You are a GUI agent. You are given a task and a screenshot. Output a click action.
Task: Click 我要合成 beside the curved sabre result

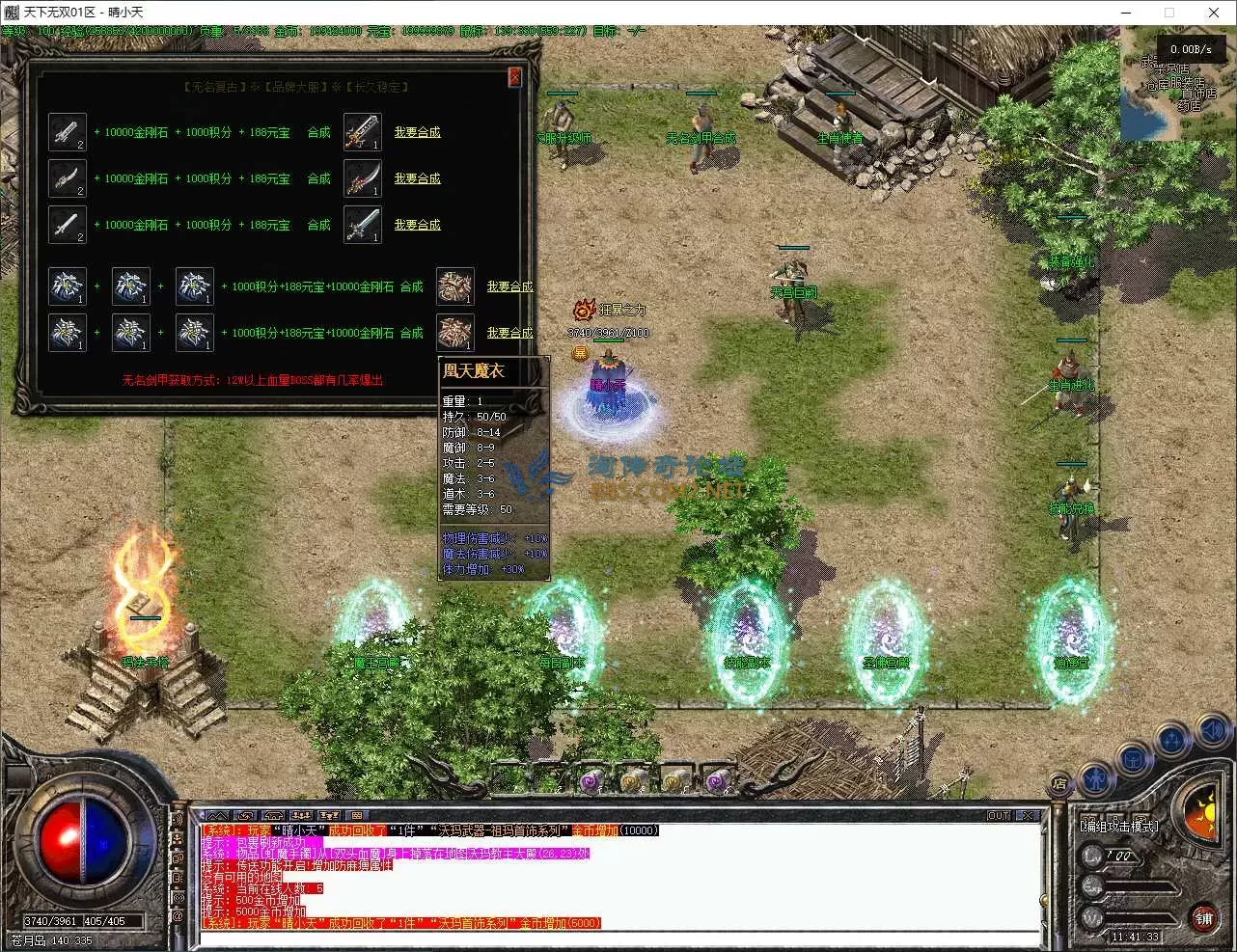click(417, 178)
